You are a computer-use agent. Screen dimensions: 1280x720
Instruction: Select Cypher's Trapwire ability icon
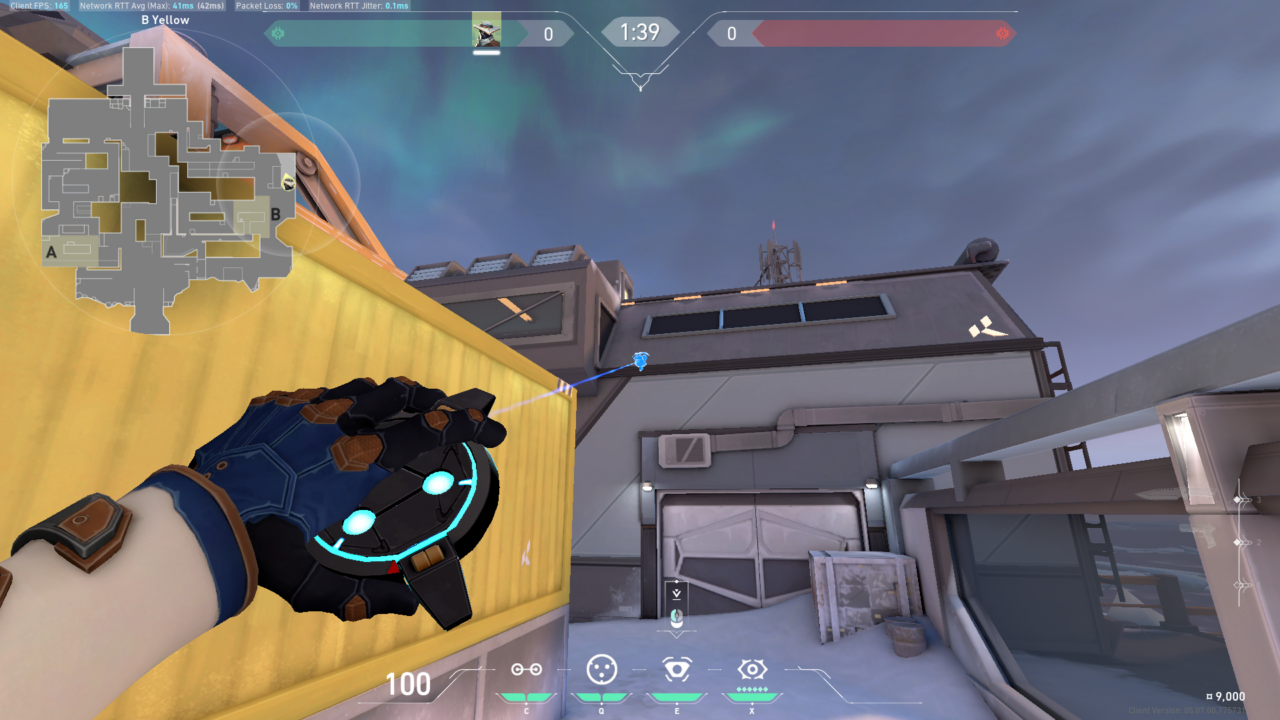pos(527,670)
